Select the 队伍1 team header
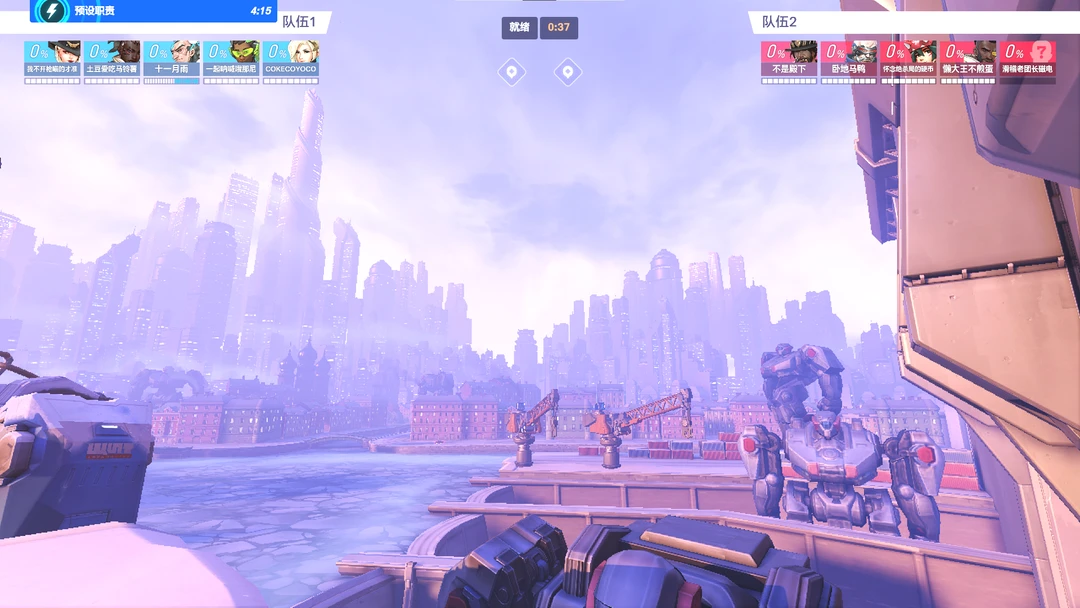This screenshot has width=1080, height=608. click(x=299, y=21)
